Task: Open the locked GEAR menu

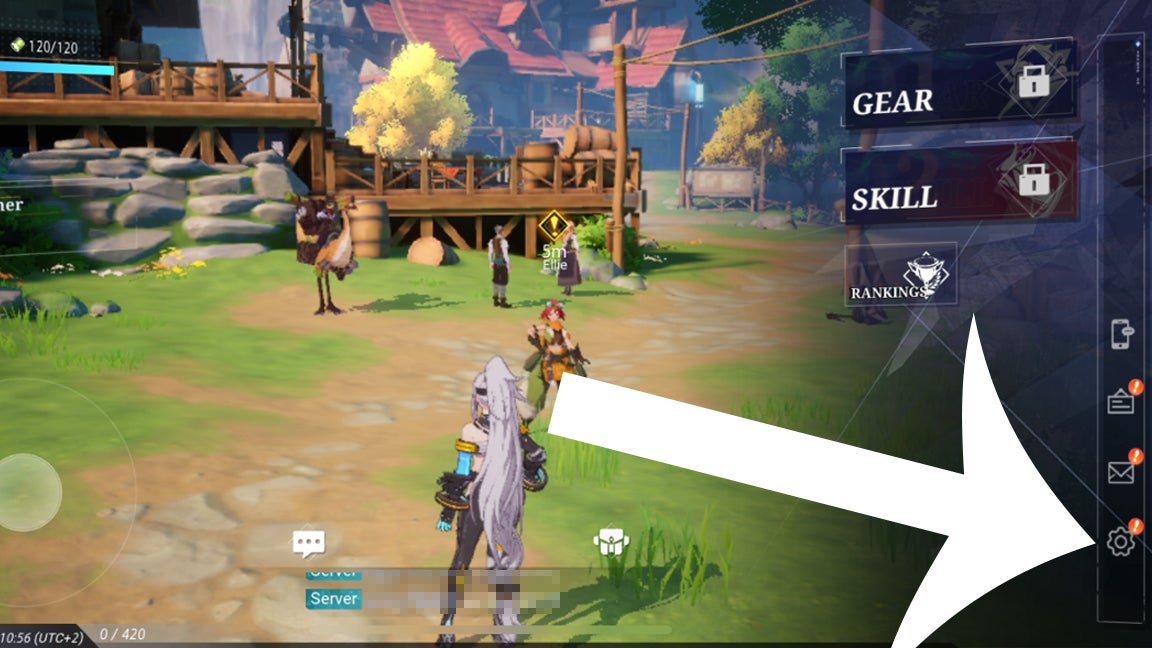Action: (x=958, y=89)
